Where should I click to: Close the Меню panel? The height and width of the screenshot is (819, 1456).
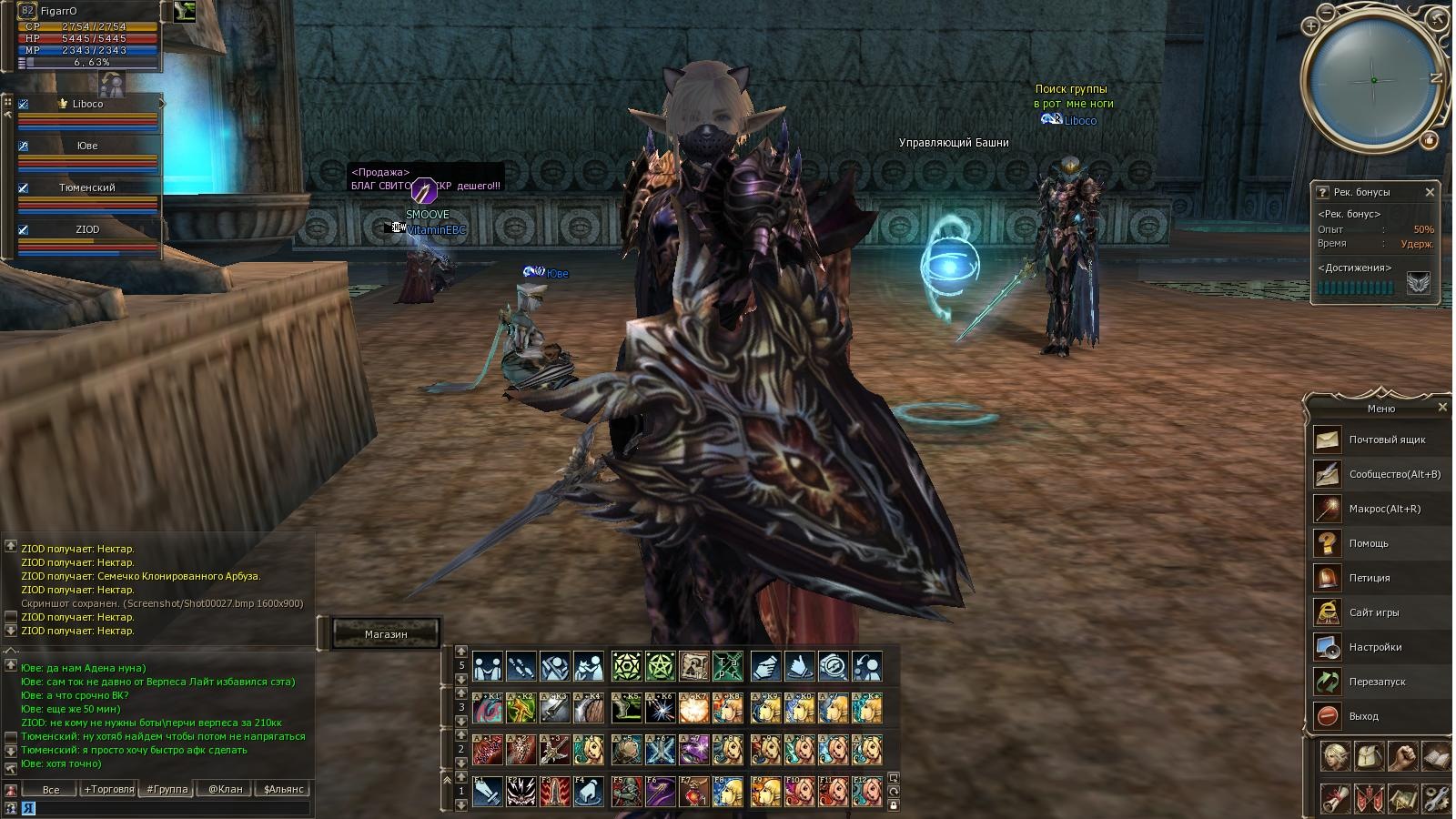(x=1442, y=408)
